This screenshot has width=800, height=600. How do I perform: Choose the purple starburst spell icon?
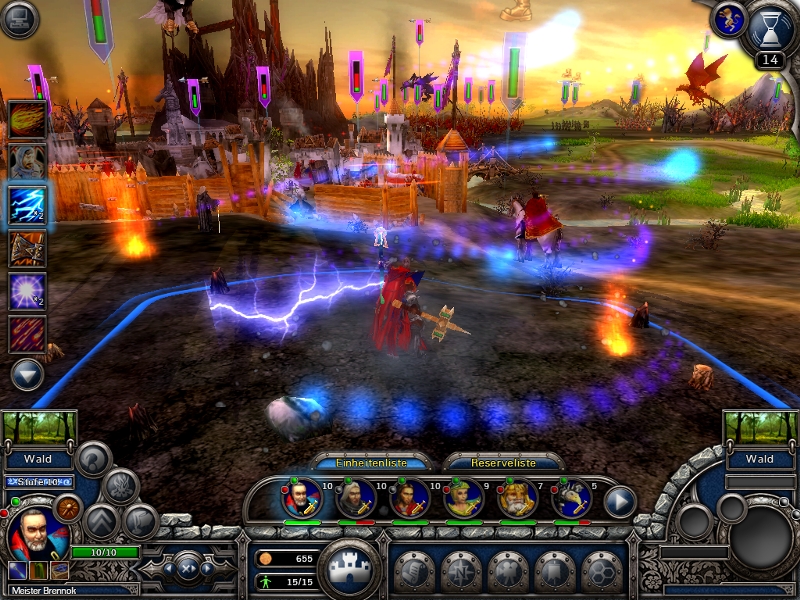28,291
